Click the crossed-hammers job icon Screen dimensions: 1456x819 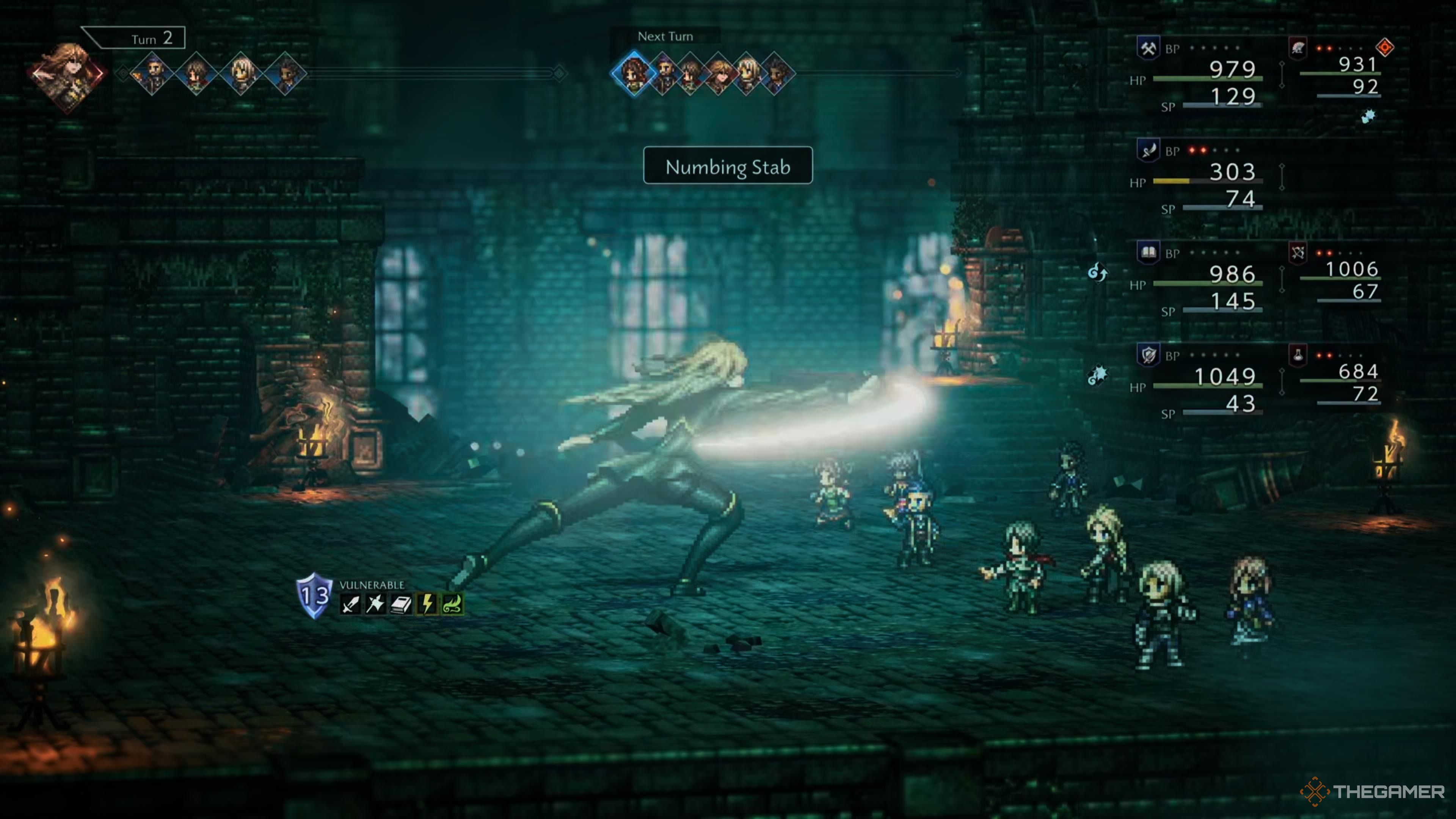[1148, 48]
